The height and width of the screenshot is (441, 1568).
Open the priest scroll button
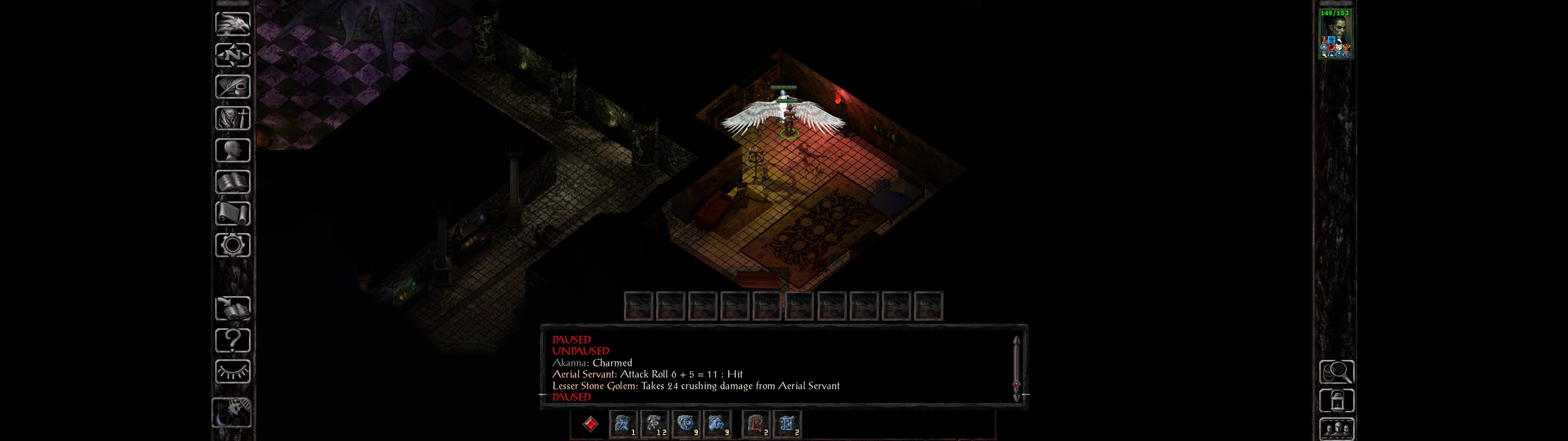232,214
